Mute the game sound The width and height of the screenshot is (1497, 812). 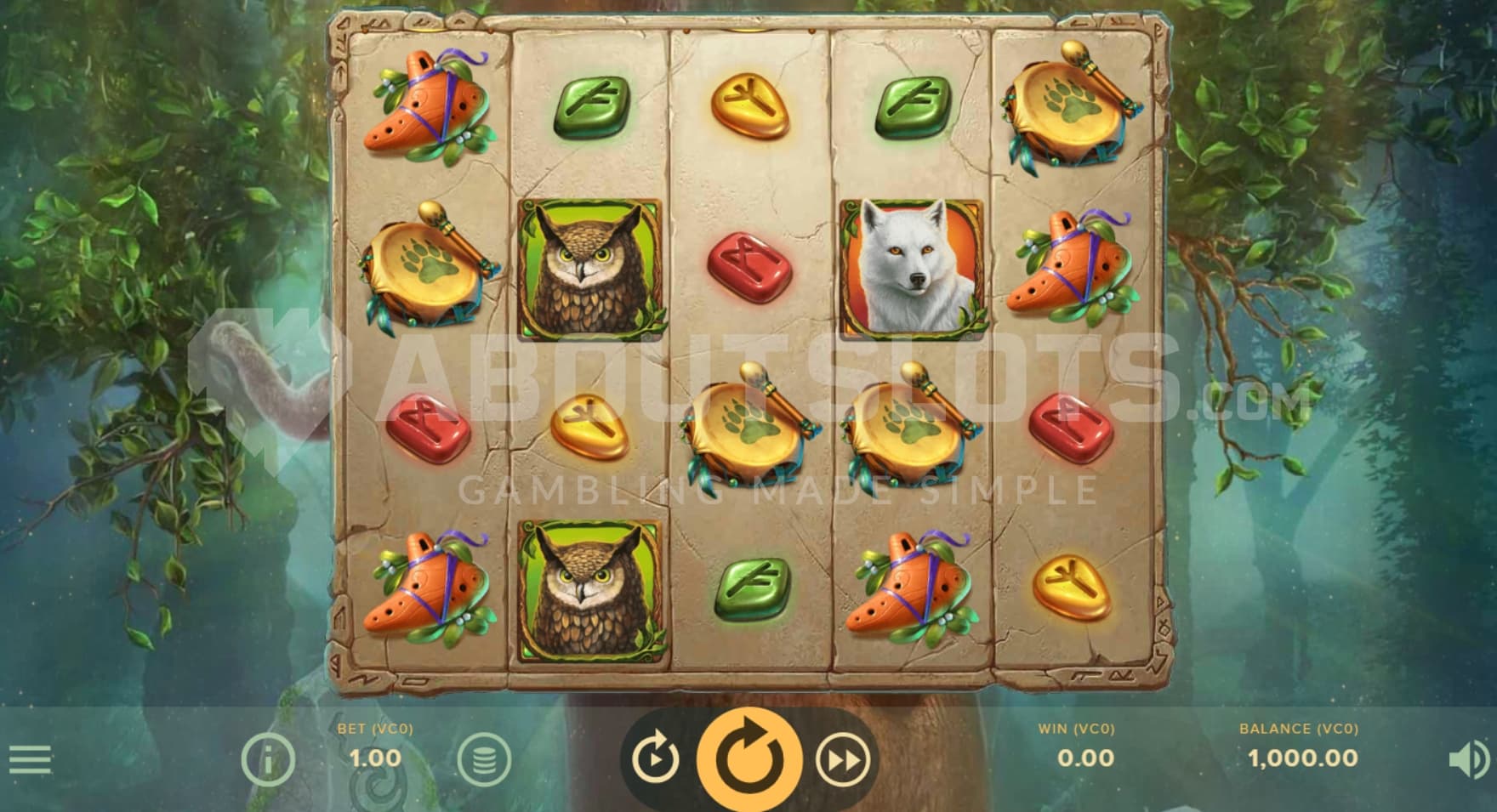(1468, 759)
